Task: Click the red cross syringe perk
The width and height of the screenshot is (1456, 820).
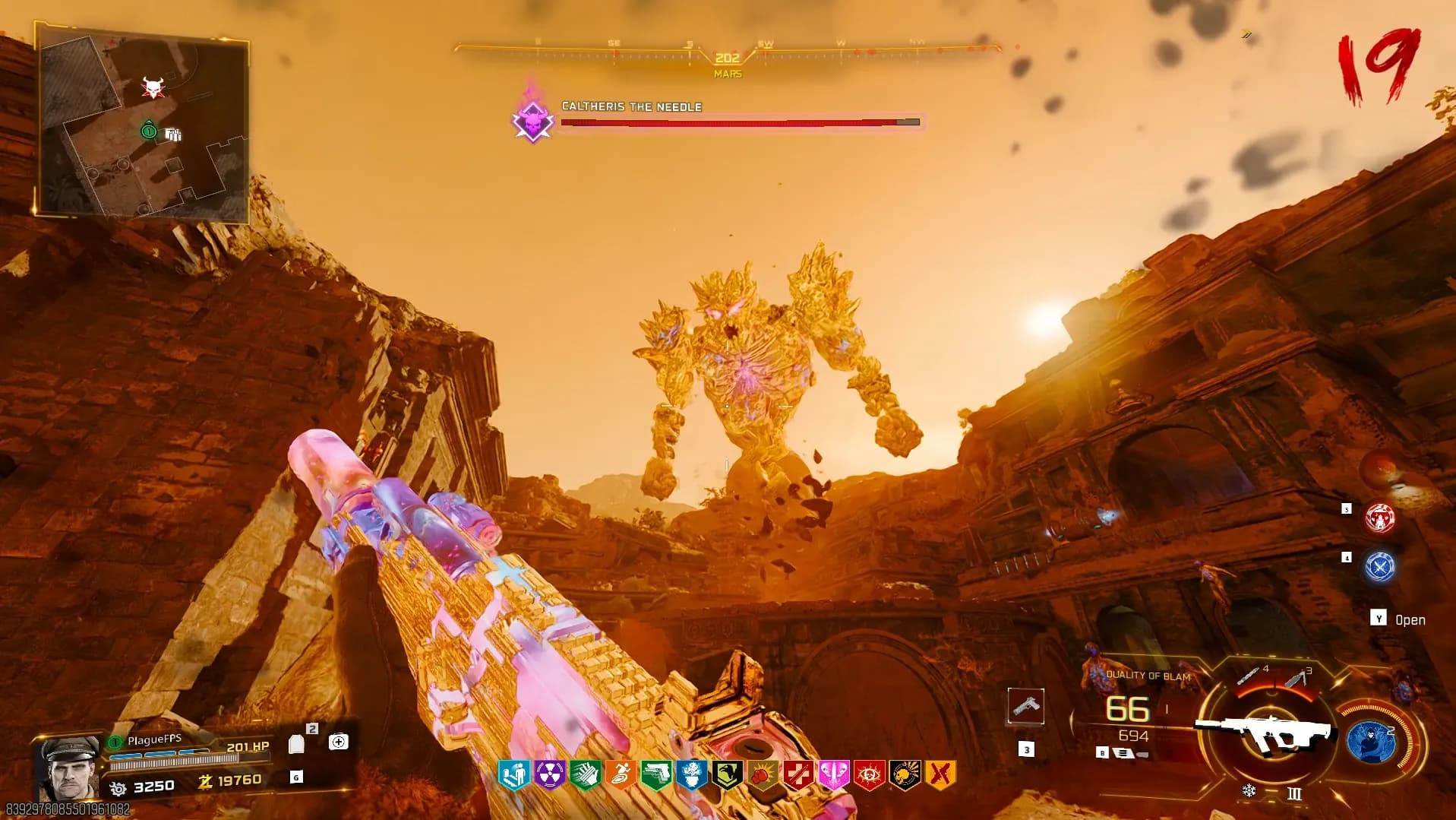Action: (x=798, y=774)
